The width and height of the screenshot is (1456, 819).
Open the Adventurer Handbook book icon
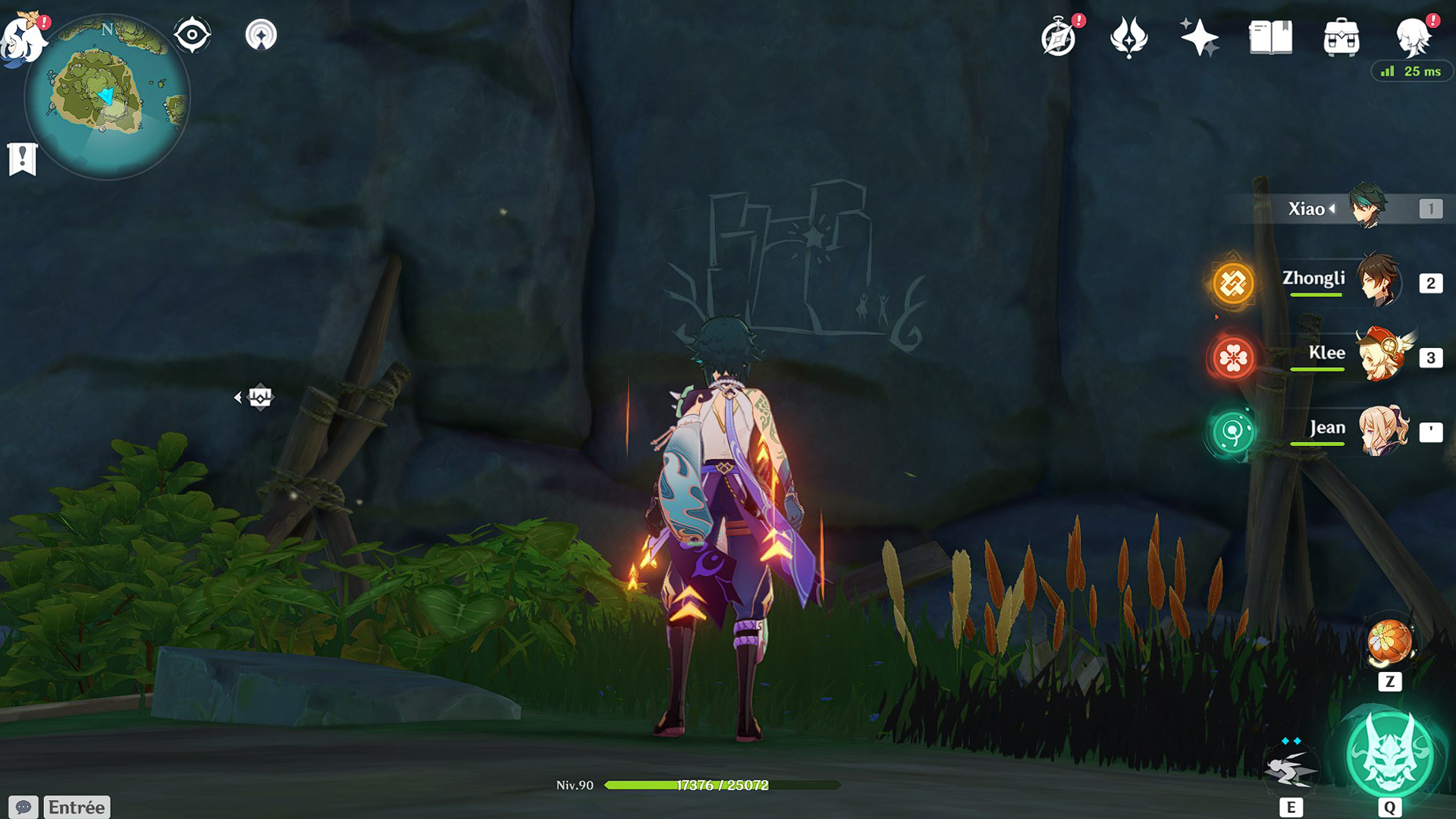[x=1270, y=37]
